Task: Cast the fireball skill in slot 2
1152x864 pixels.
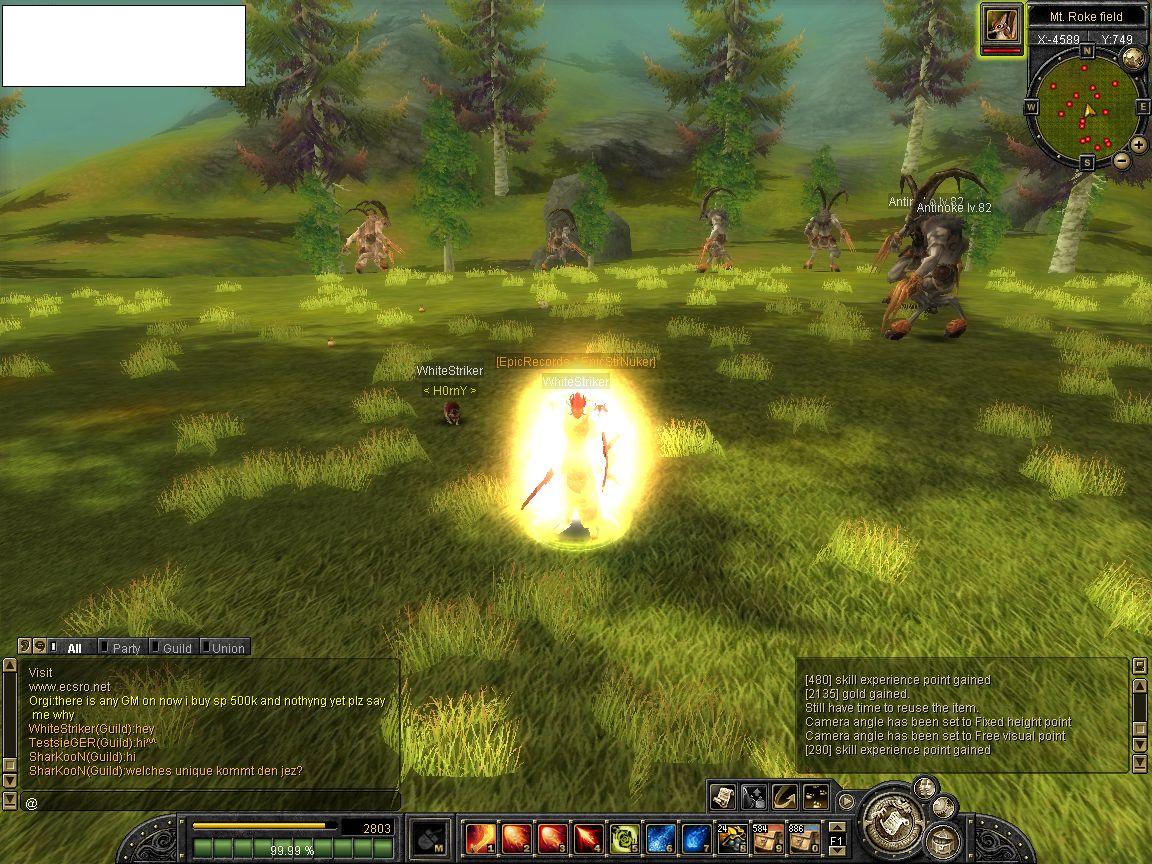Action: pos(517,838)
